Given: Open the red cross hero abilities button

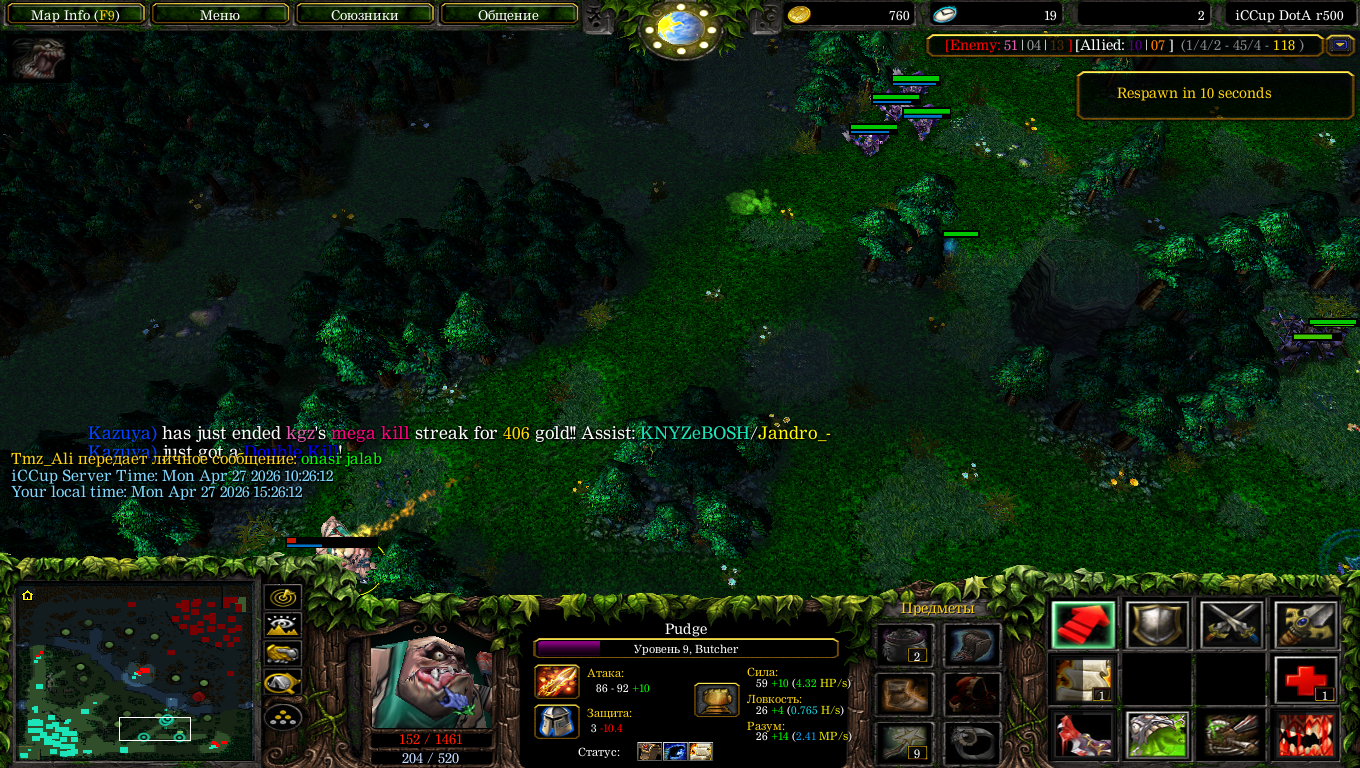Looking at the screenshot, I should pos(1306,681).
